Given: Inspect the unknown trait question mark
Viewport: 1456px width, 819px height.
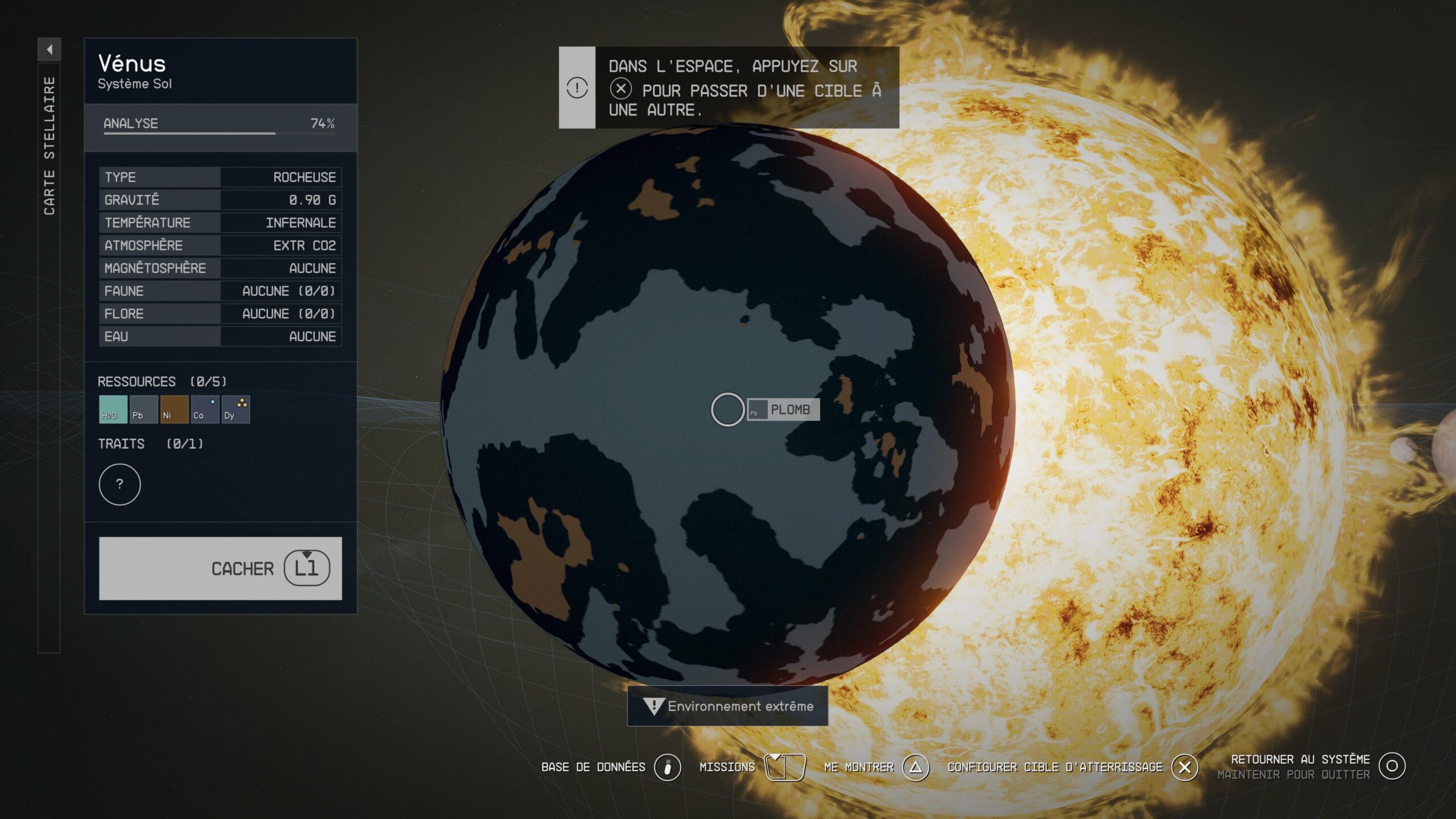Looking at the screenshot, I should pyautogui.click(x=119, y=485).
